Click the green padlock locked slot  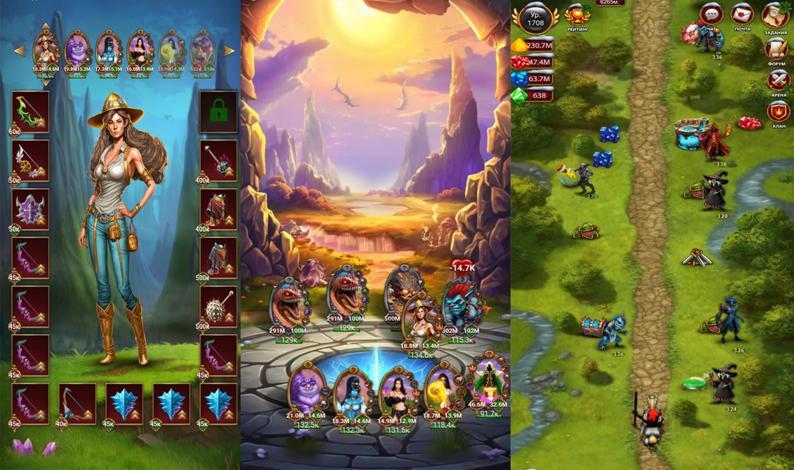(x=218, y=110)
